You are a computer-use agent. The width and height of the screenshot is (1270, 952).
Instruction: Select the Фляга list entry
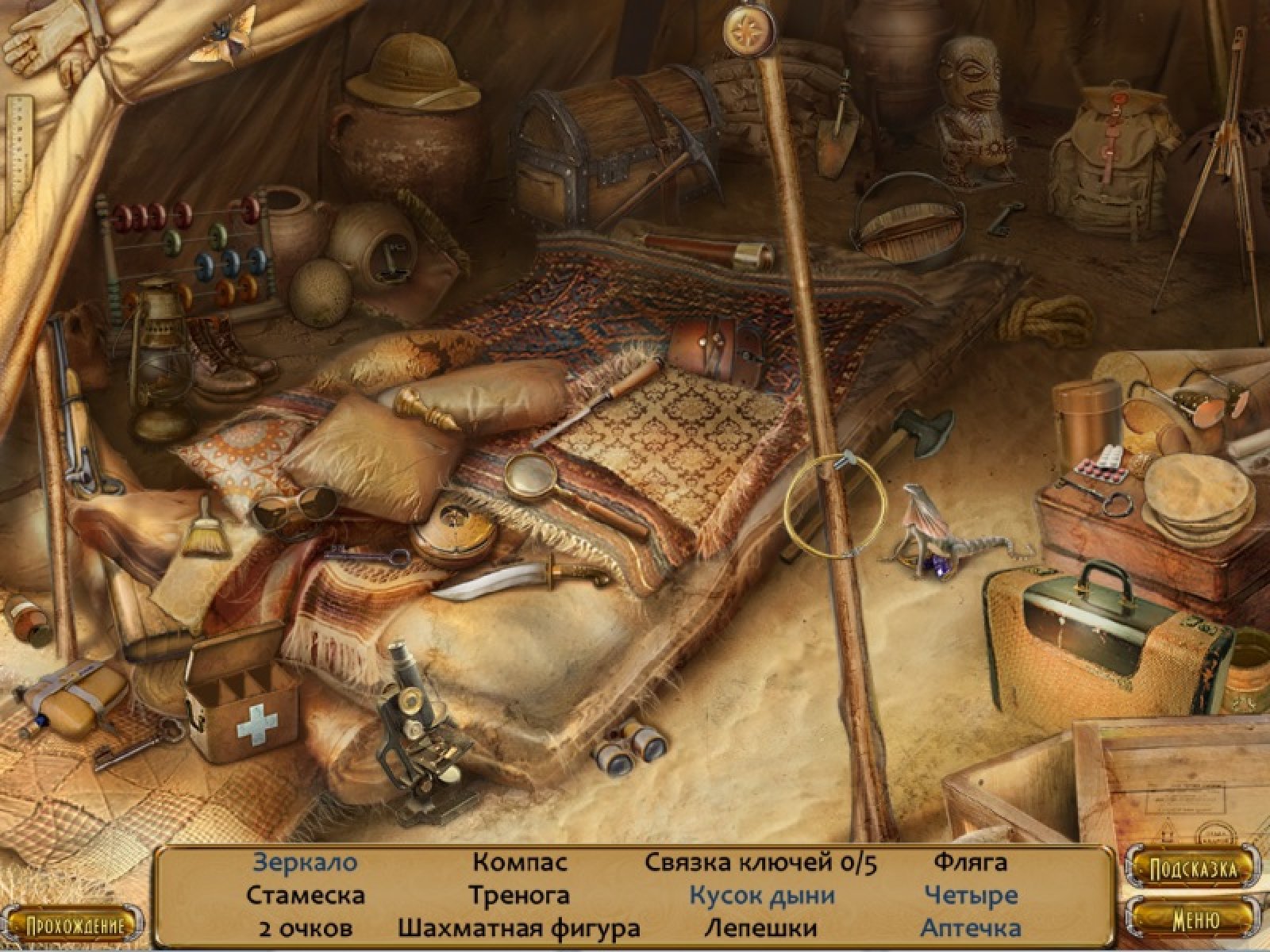970,862
